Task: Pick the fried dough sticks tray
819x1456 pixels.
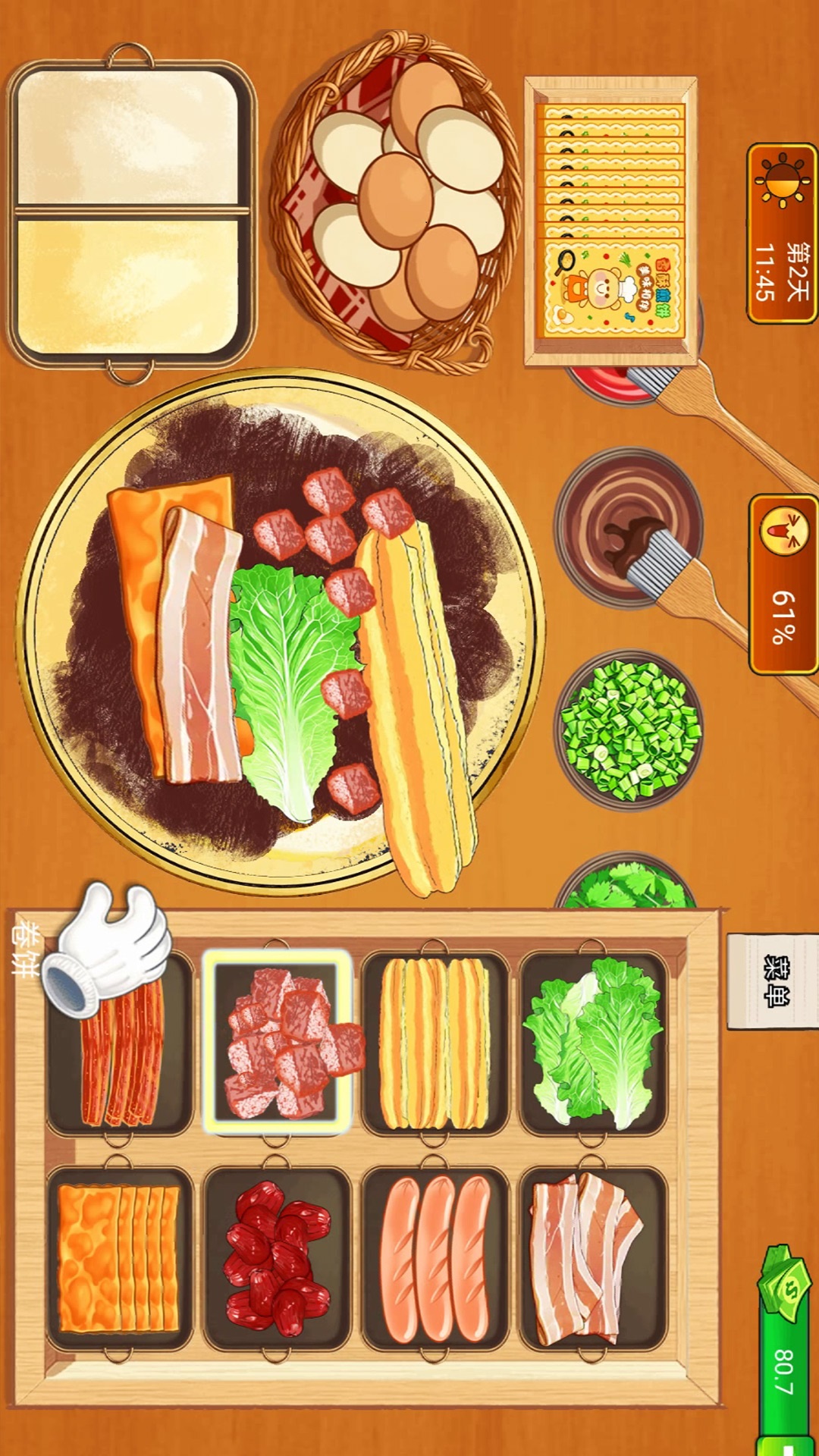Action: 435,1043
